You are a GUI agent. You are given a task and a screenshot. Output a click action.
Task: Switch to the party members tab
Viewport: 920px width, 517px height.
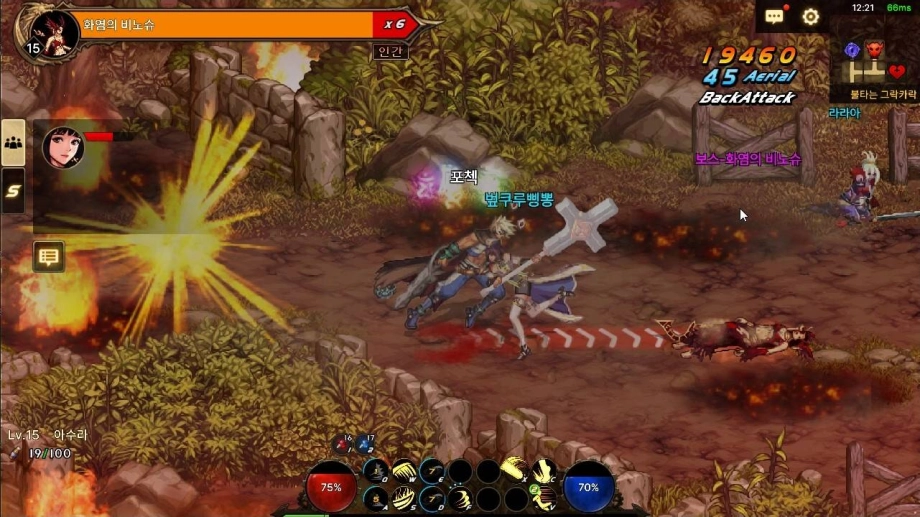(14, 143)
